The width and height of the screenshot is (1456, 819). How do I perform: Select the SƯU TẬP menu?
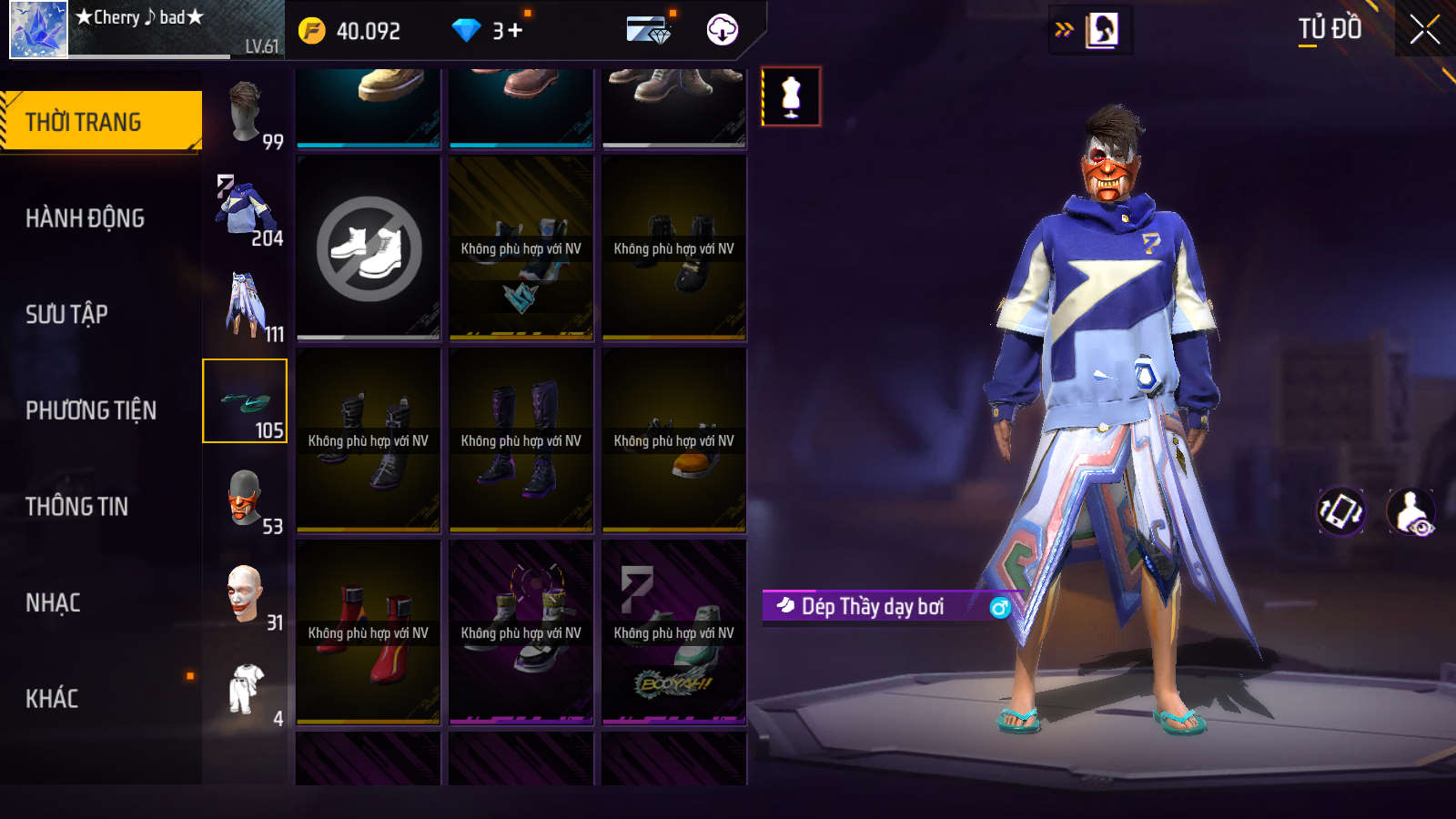pos(66,314)
